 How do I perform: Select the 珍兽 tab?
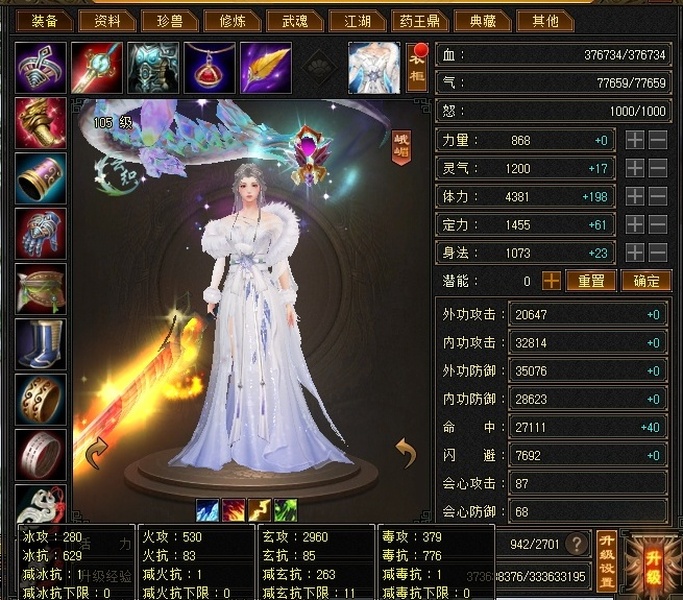tap(169, 20)
